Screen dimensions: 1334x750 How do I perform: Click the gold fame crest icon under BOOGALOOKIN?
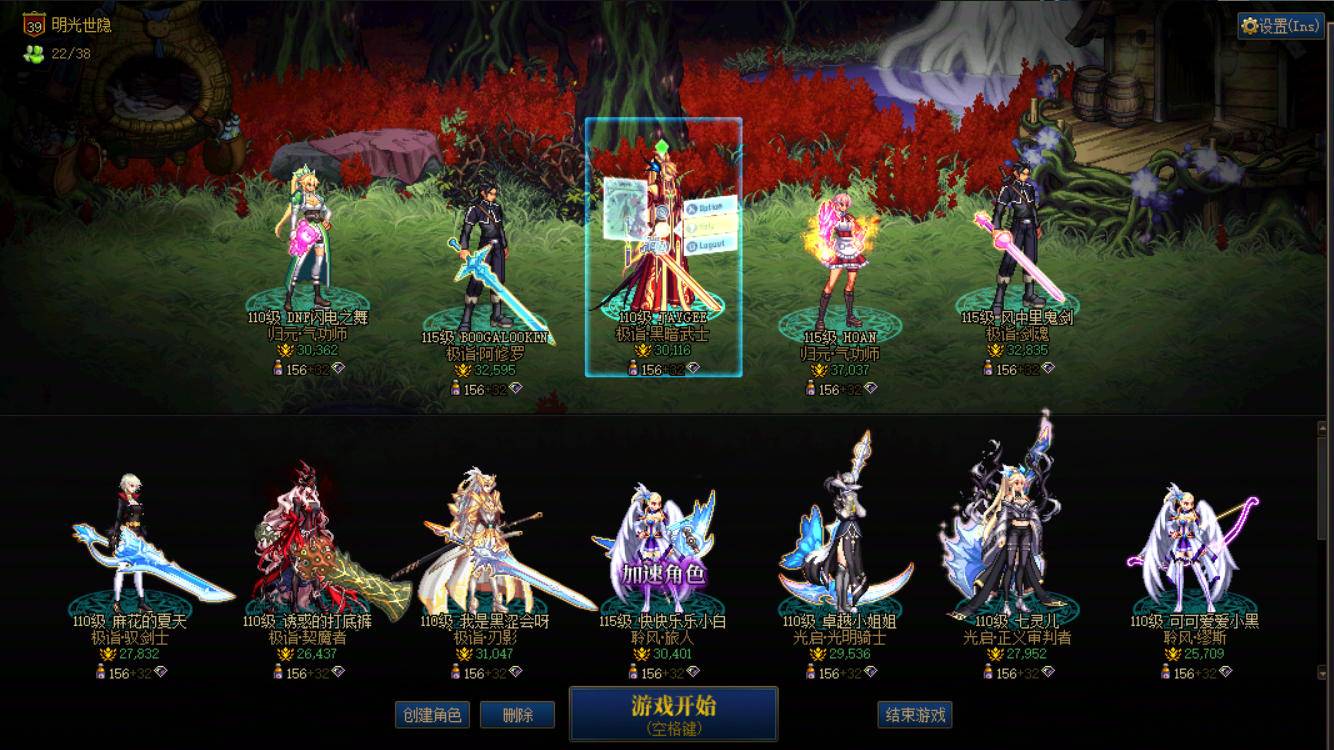(462, 371)
